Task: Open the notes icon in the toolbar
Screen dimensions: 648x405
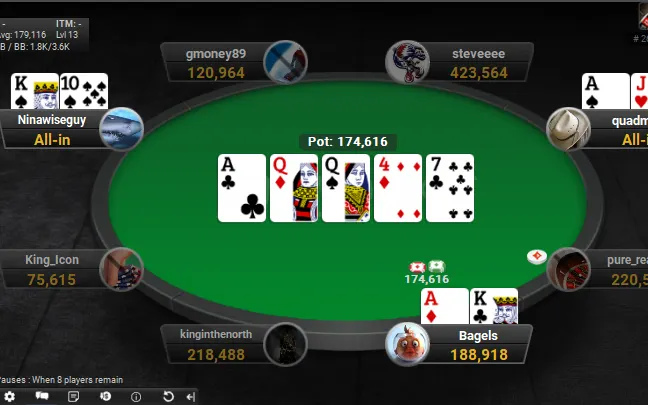Action: click(73, 396)
